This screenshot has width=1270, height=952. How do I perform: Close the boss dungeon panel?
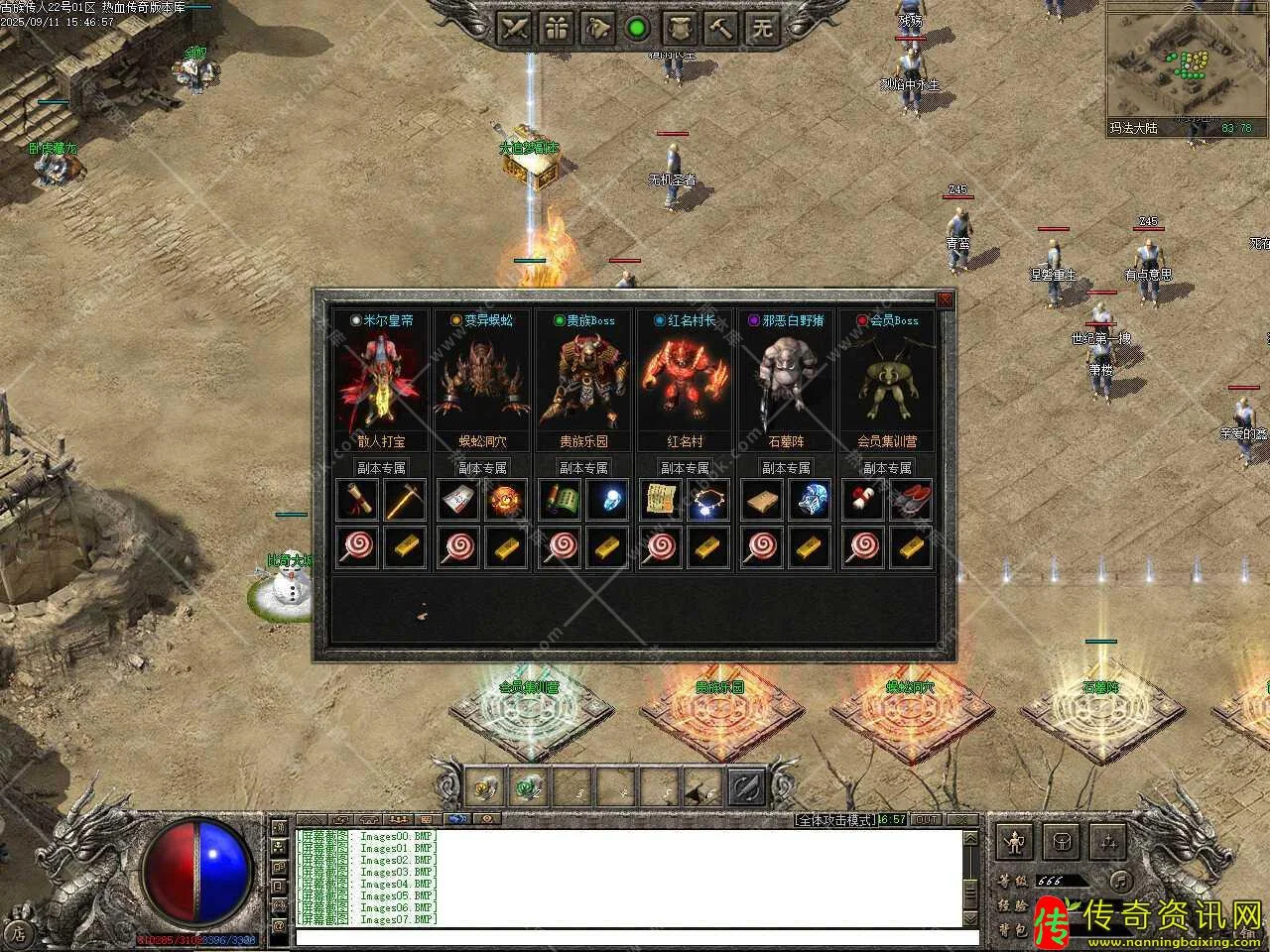945,299
